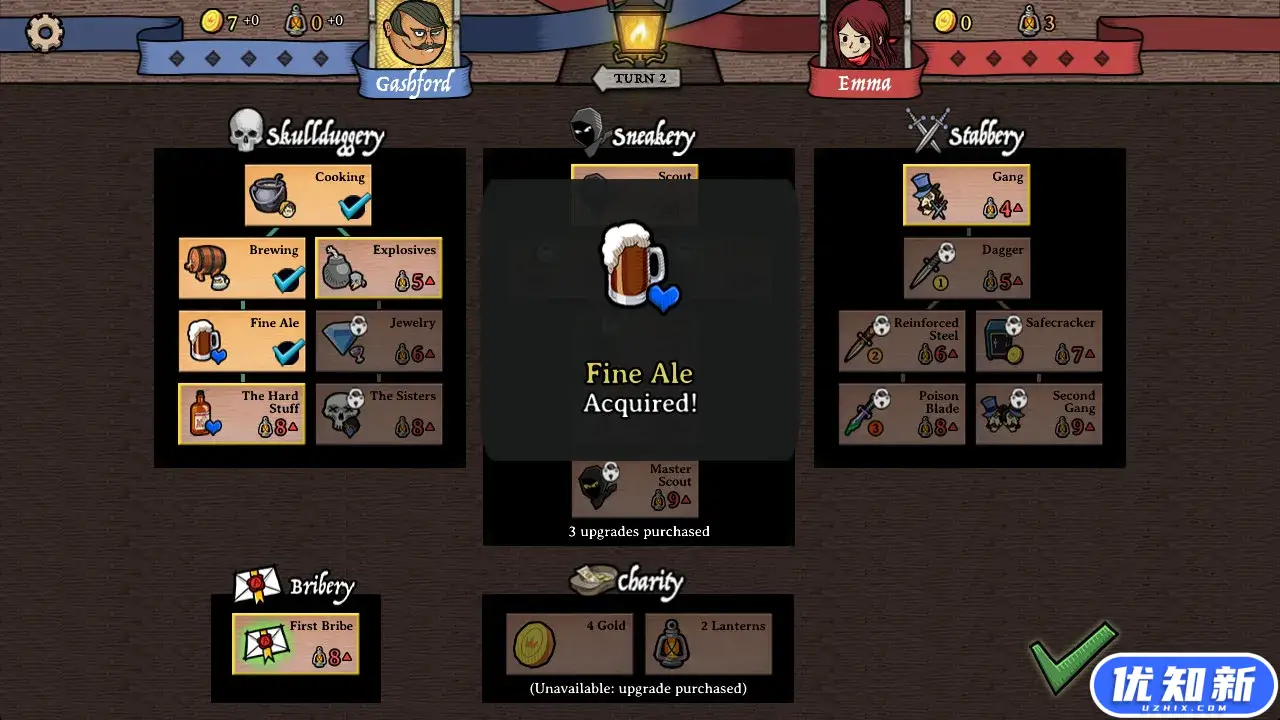Buy the Gang upgrade

966,195
